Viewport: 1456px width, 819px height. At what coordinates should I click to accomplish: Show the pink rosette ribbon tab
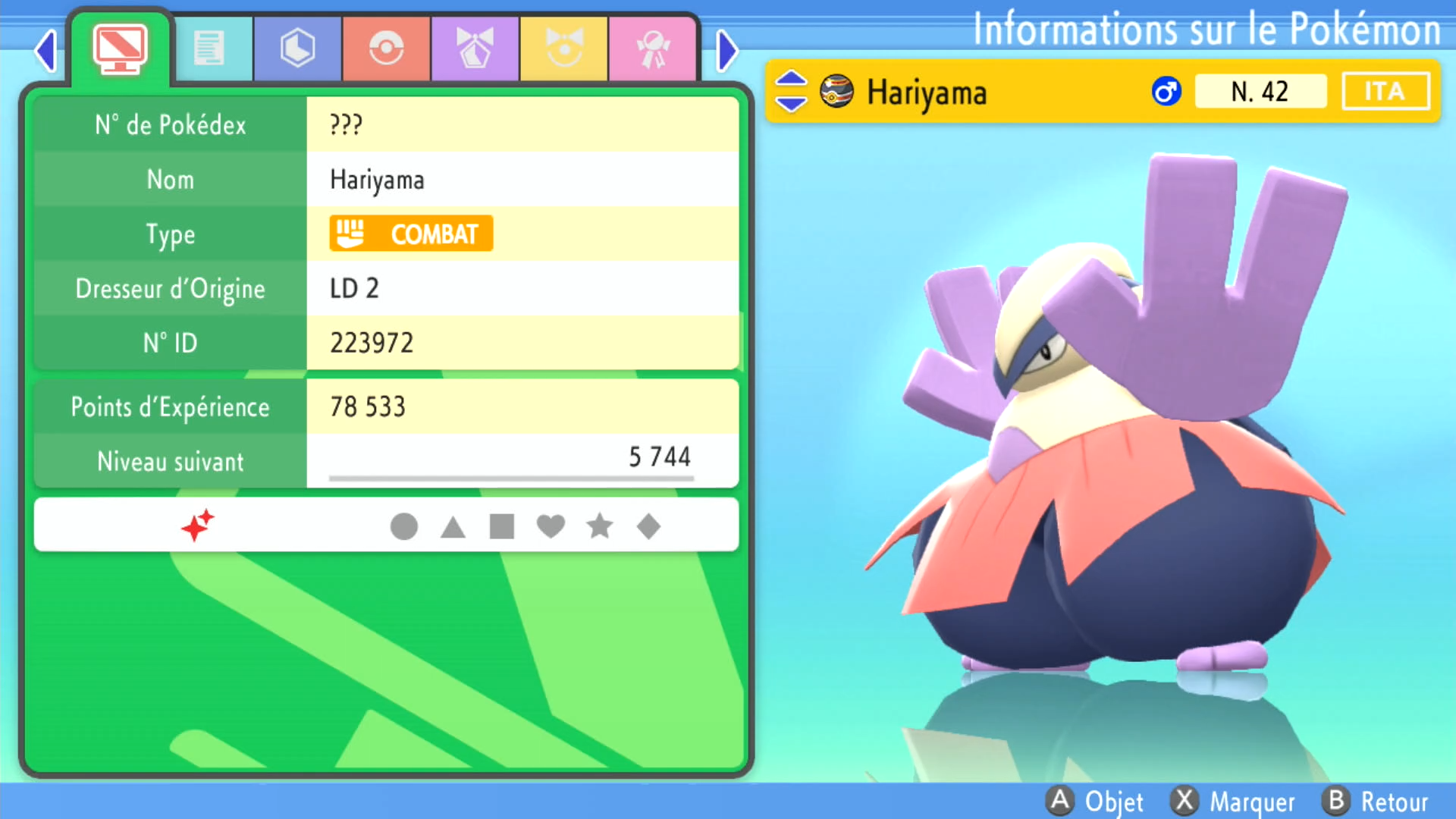(652, 49)
